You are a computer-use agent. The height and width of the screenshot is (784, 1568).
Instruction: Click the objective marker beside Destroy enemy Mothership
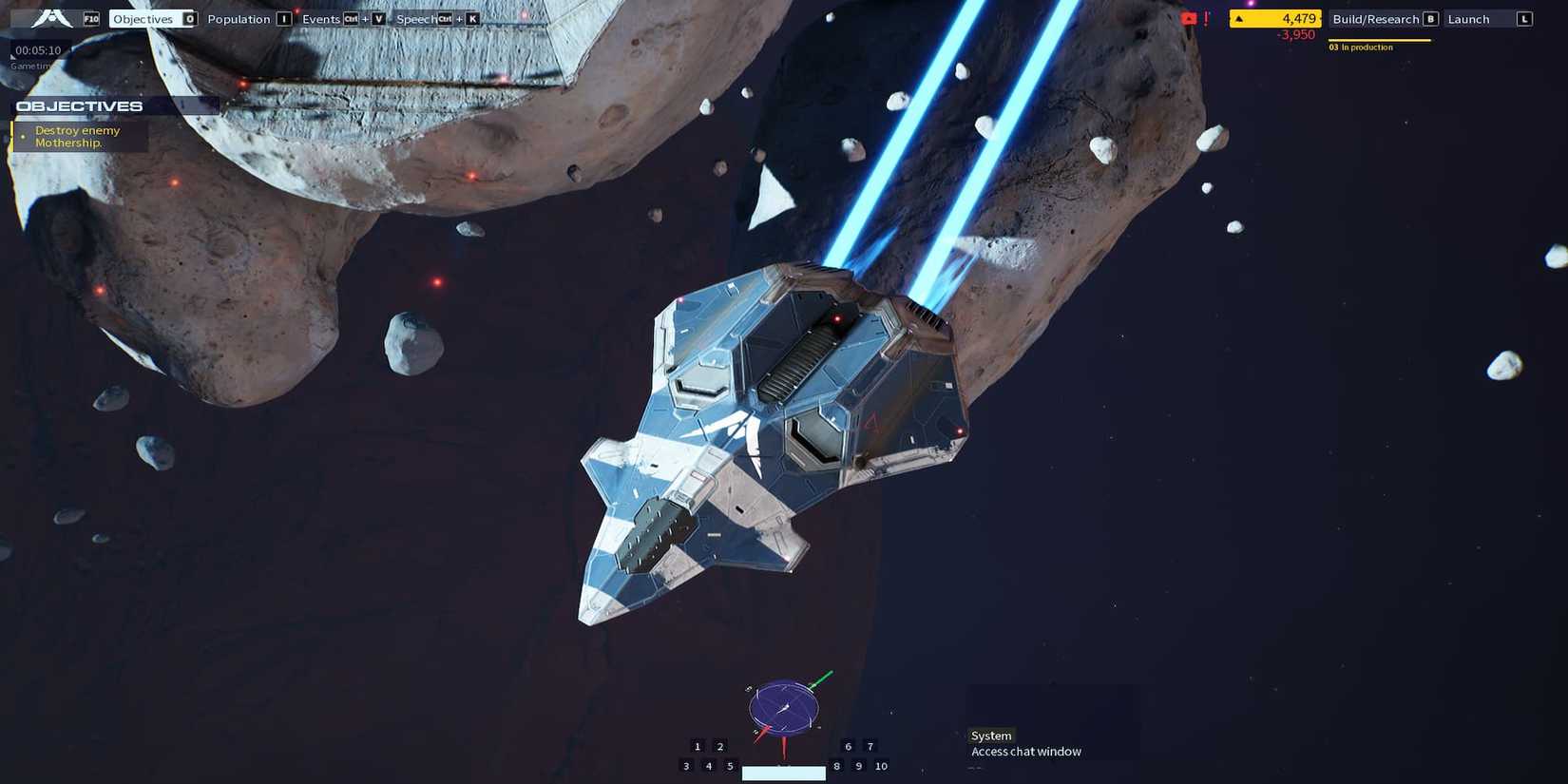pyautogui.click(x=23, y=136)
